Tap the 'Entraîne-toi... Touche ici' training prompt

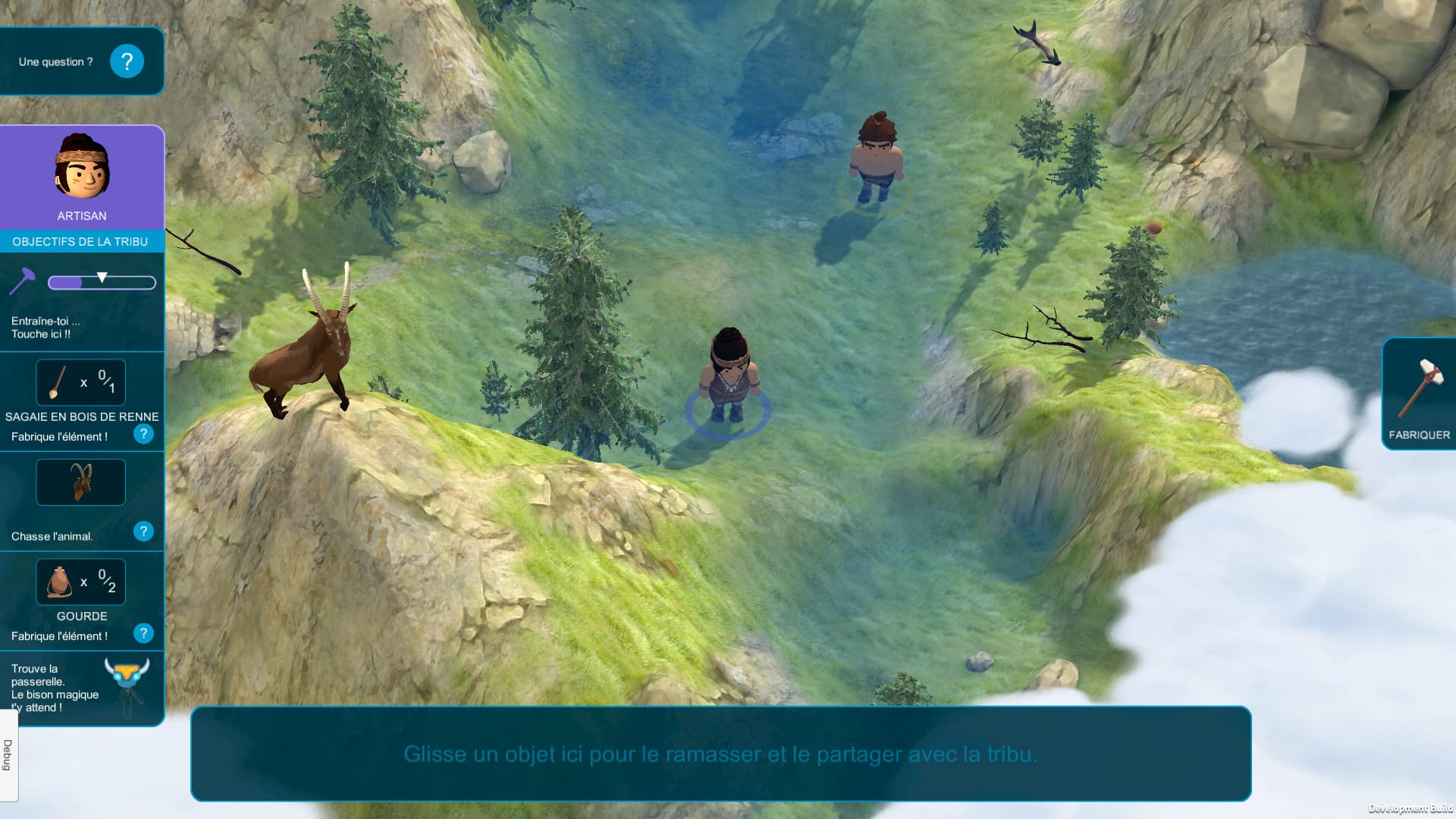pos(44,327)
